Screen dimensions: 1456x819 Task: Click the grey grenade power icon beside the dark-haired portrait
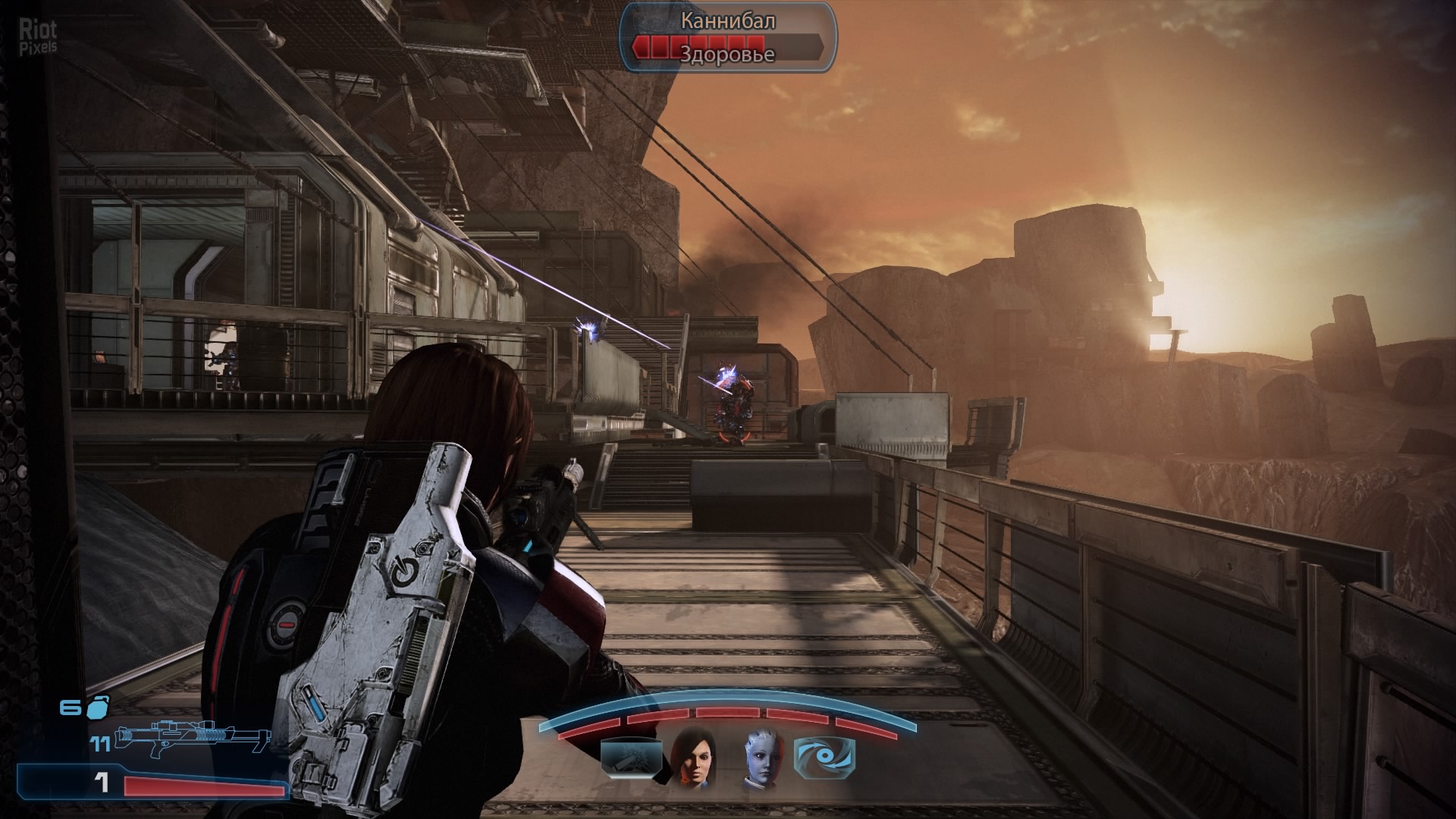click(628, 757)
